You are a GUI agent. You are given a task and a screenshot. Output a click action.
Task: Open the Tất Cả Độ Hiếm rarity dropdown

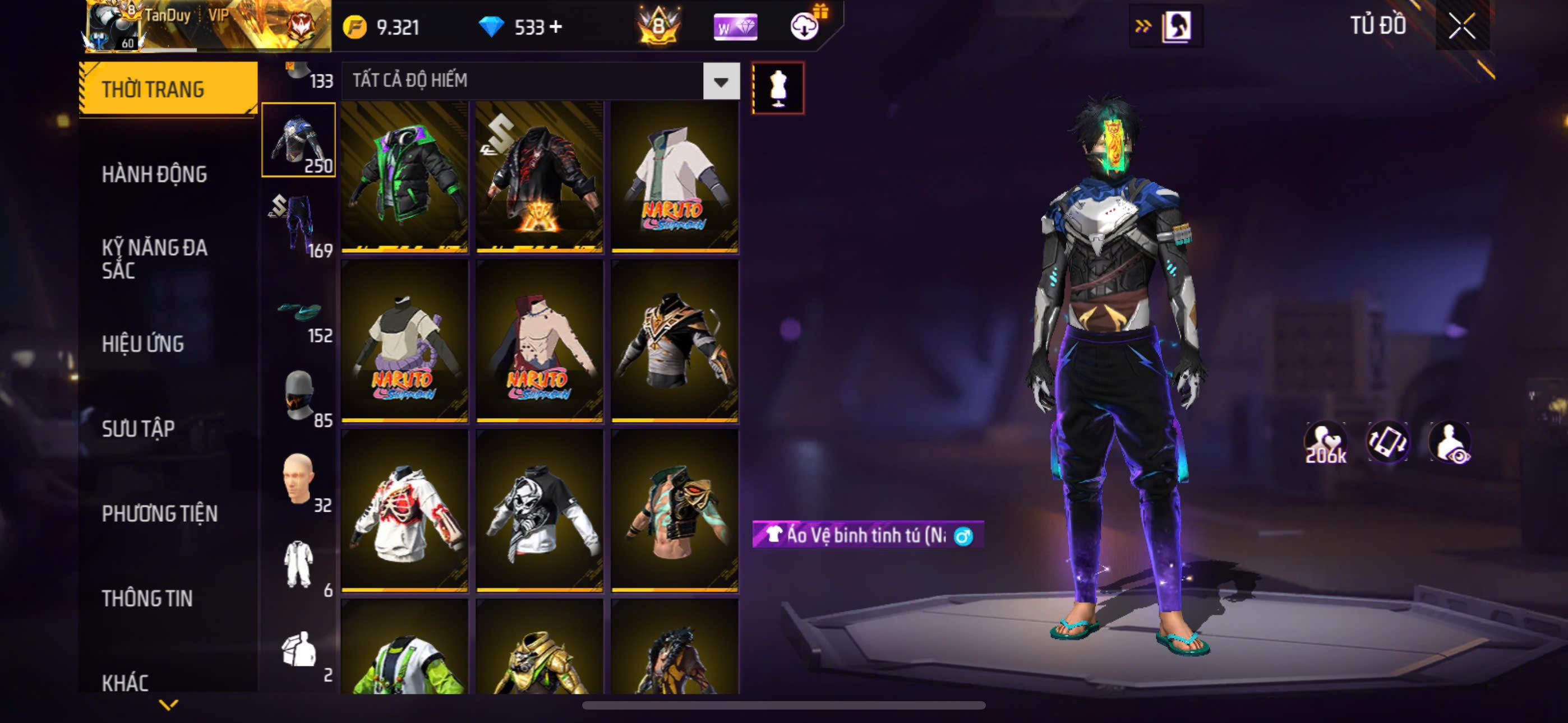click(721, 81)
